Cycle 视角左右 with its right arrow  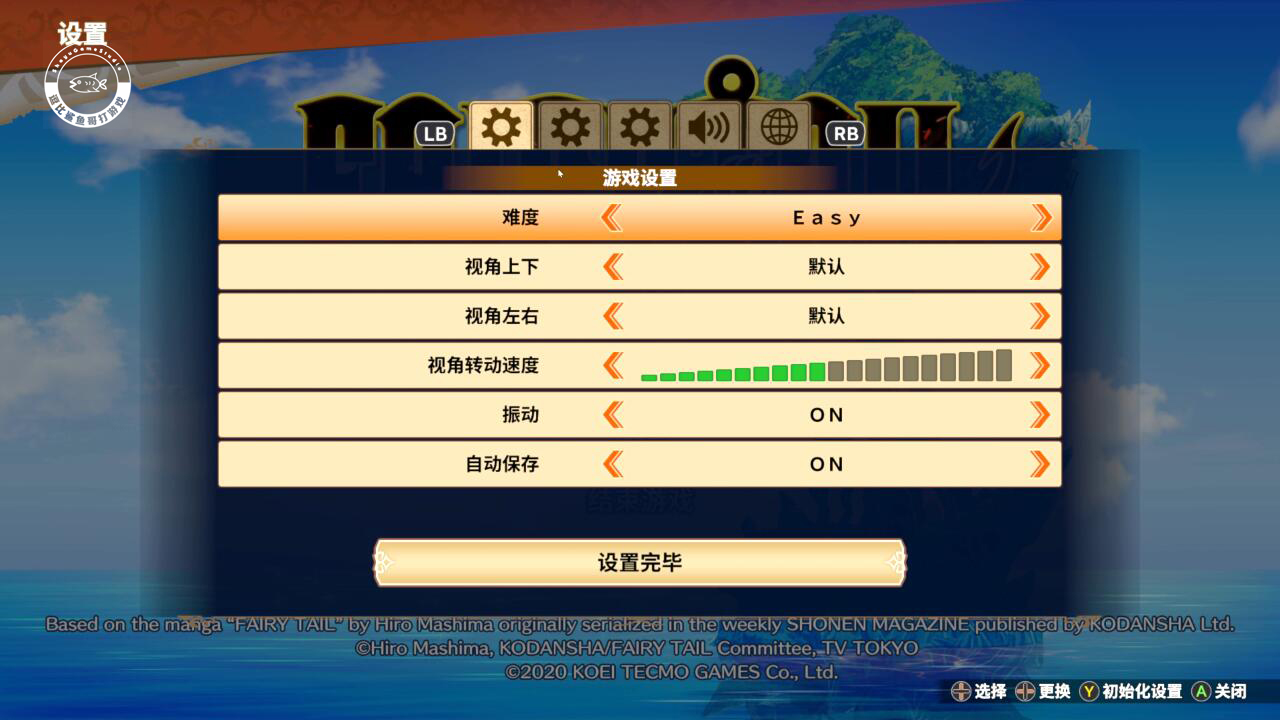(1042, 315)
